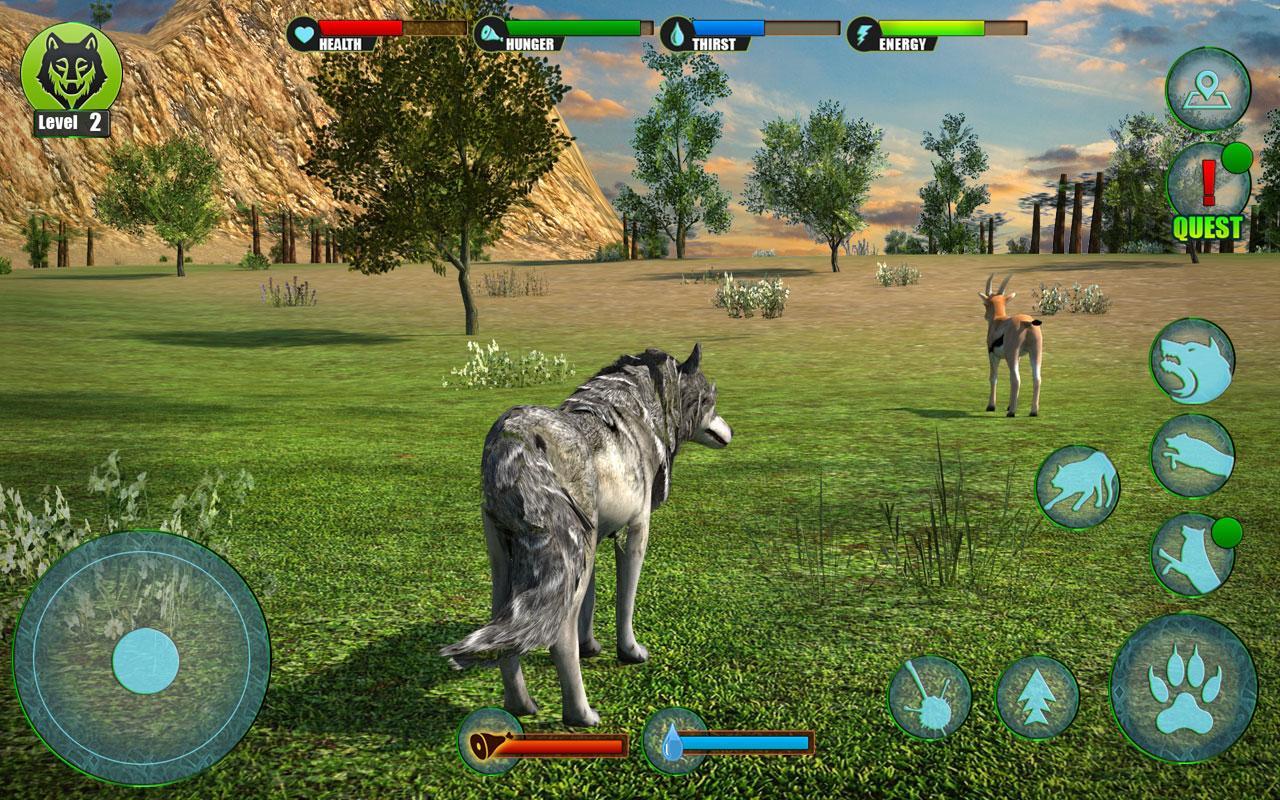Click the QUEST text label
Viewport: 1280px width, 800px height.
point(1207,226)
